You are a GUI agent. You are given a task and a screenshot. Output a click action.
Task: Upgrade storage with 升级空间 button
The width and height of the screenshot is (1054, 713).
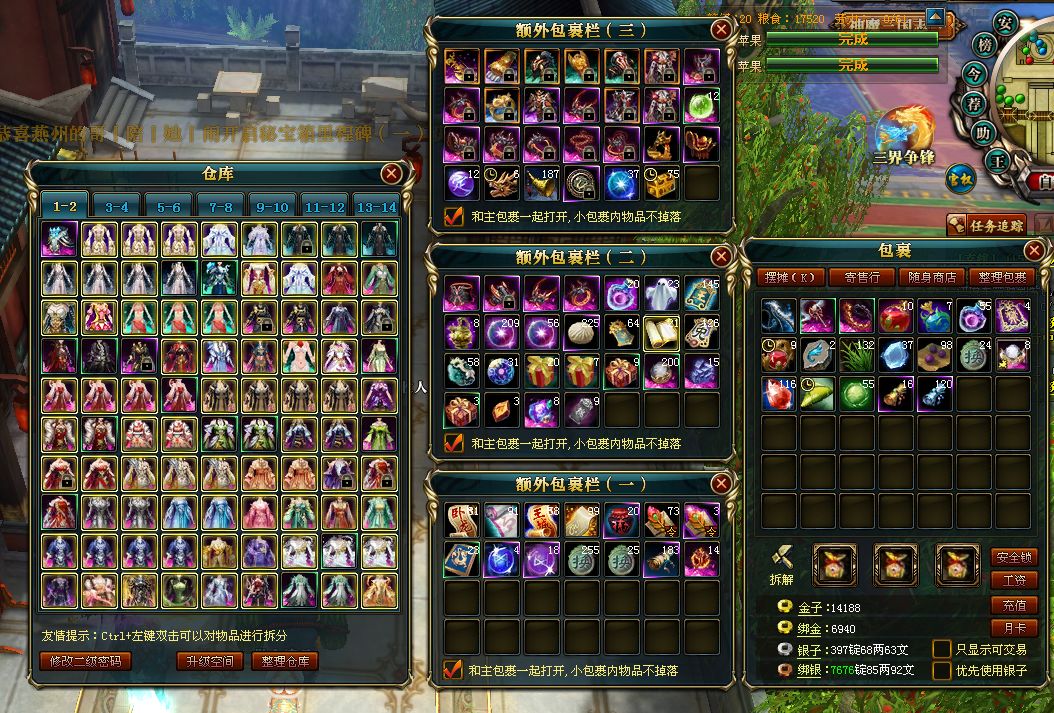point(210,661)
